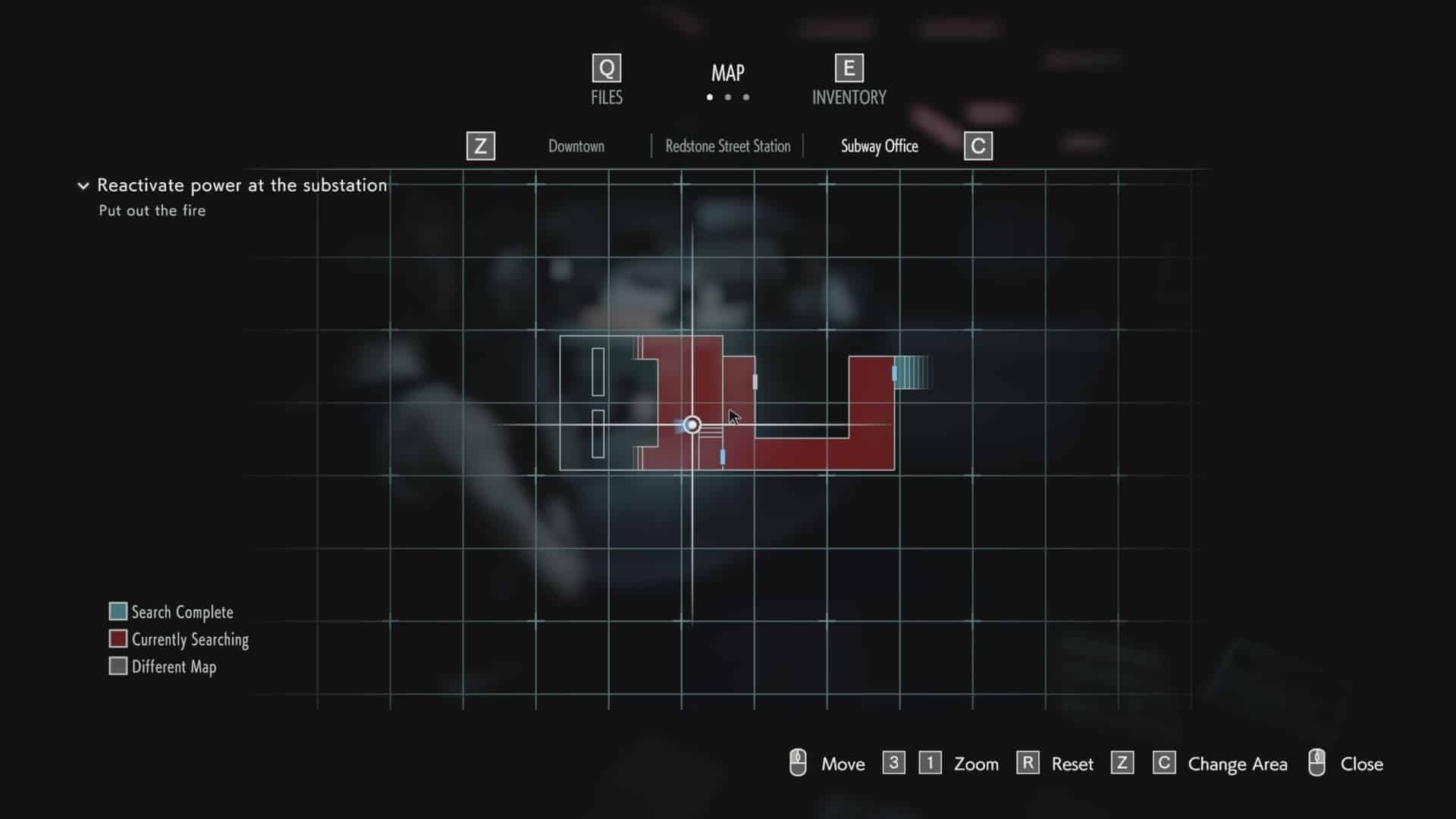Click the unexplored room with lockers
Screen dimensions: 1456x819
coord(599,403)
